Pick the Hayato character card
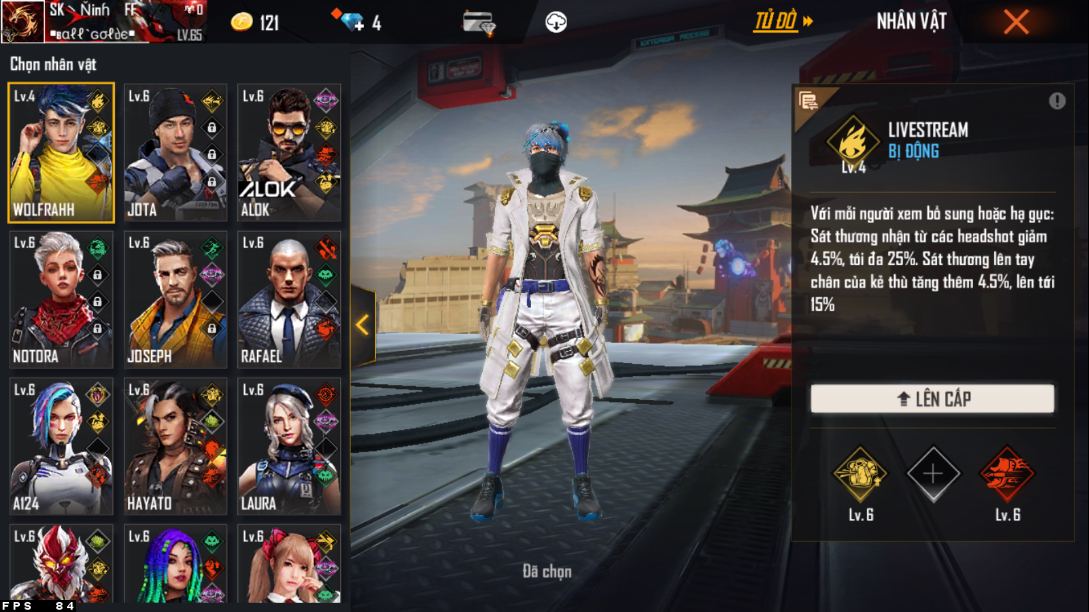This screenshot has height=612, width=1089. pos(175,446)
